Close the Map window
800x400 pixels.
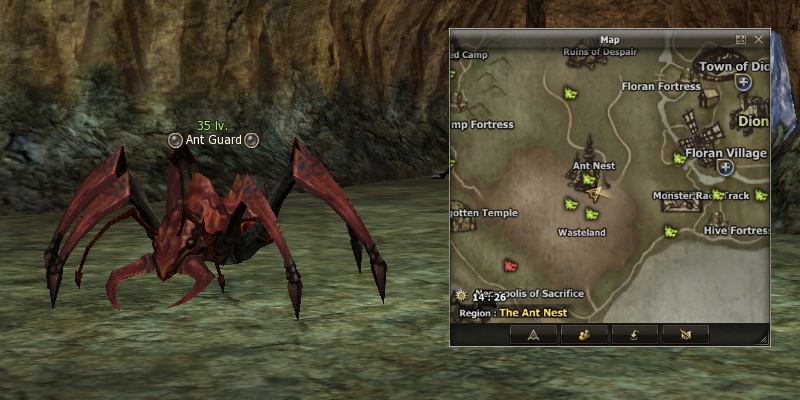(759, 39)
